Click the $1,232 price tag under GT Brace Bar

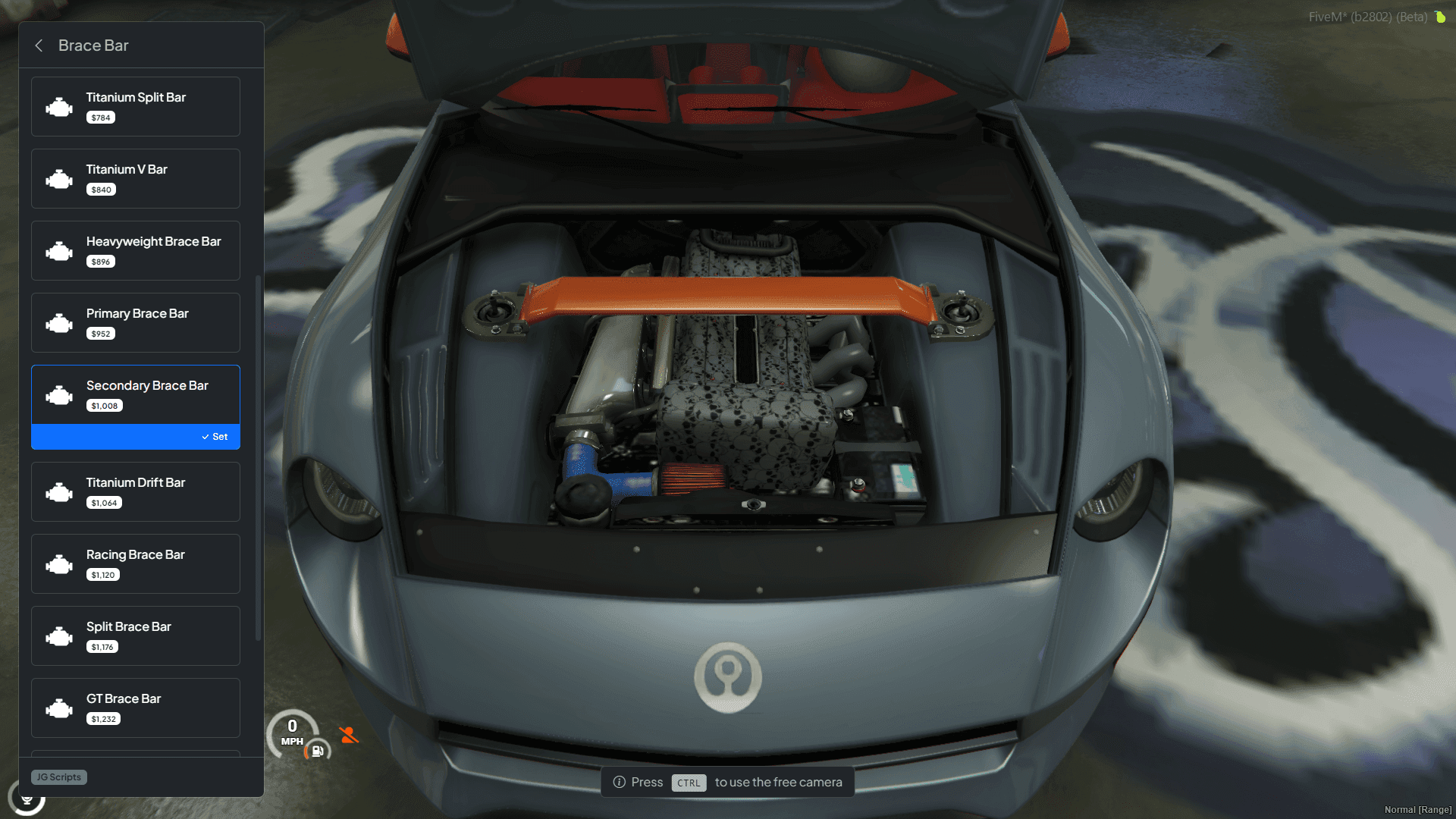tap(102, 718)
